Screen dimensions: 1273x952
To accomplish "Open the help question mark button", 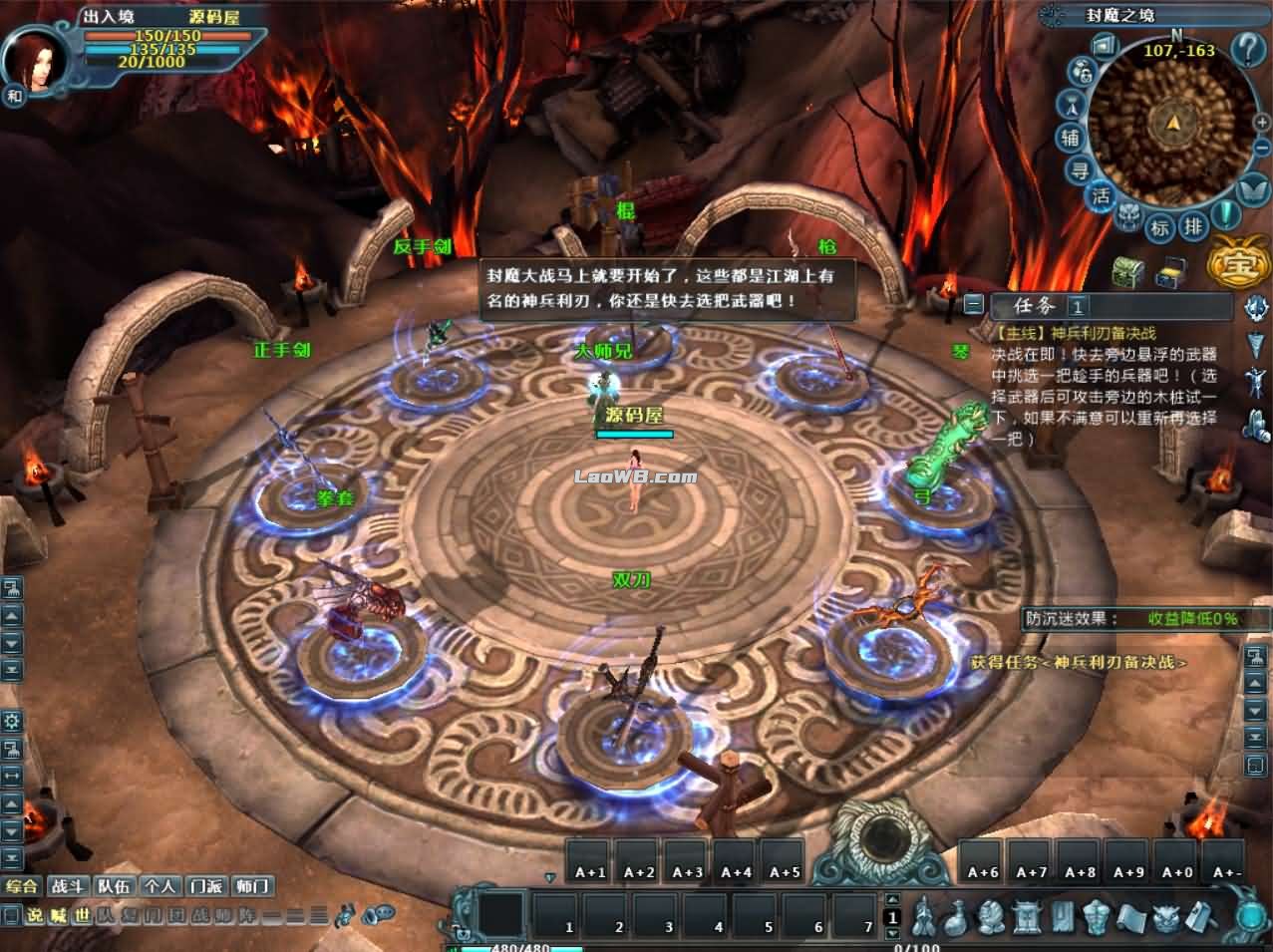I will click(x=1247, y=47).
